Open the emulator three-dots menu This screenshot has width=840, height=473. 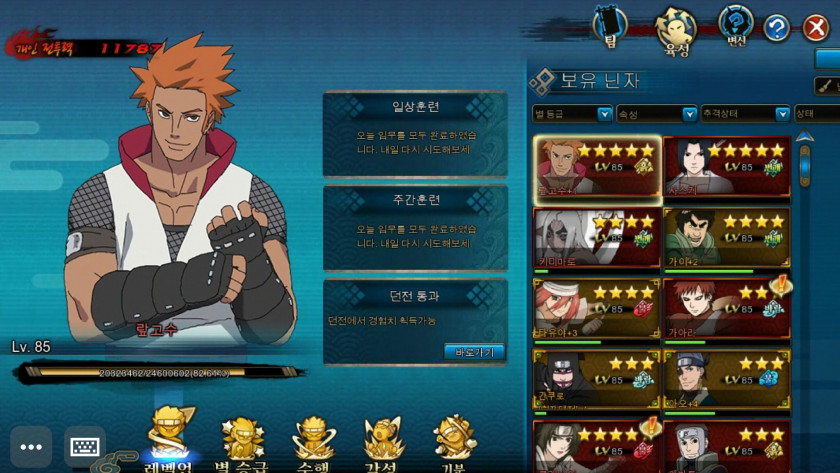pos(31,447)
